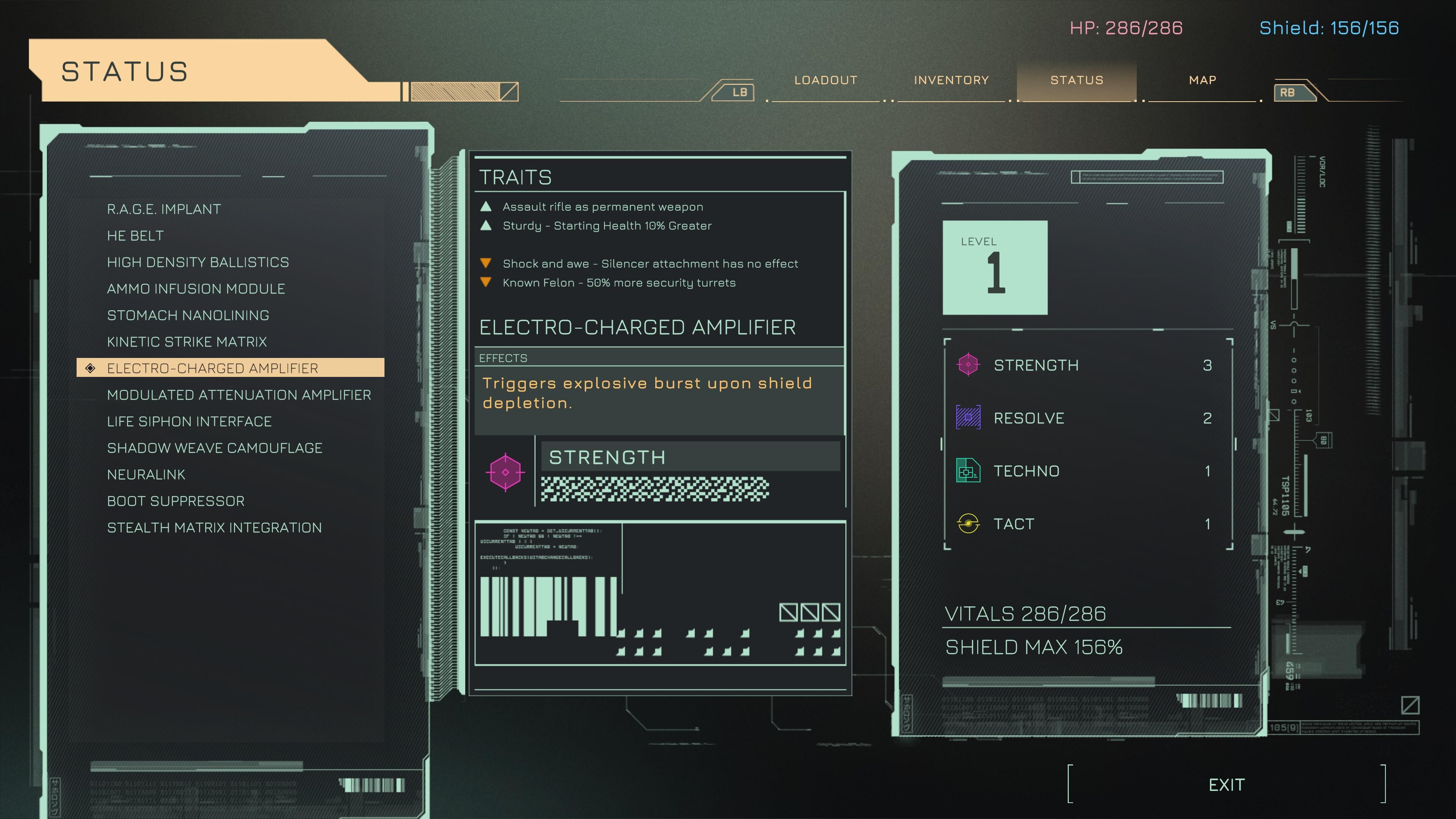Screen dimensions: 1456x819
Task: Click the yellow Tact reticle icon
Action: click(x=968, y=524)
